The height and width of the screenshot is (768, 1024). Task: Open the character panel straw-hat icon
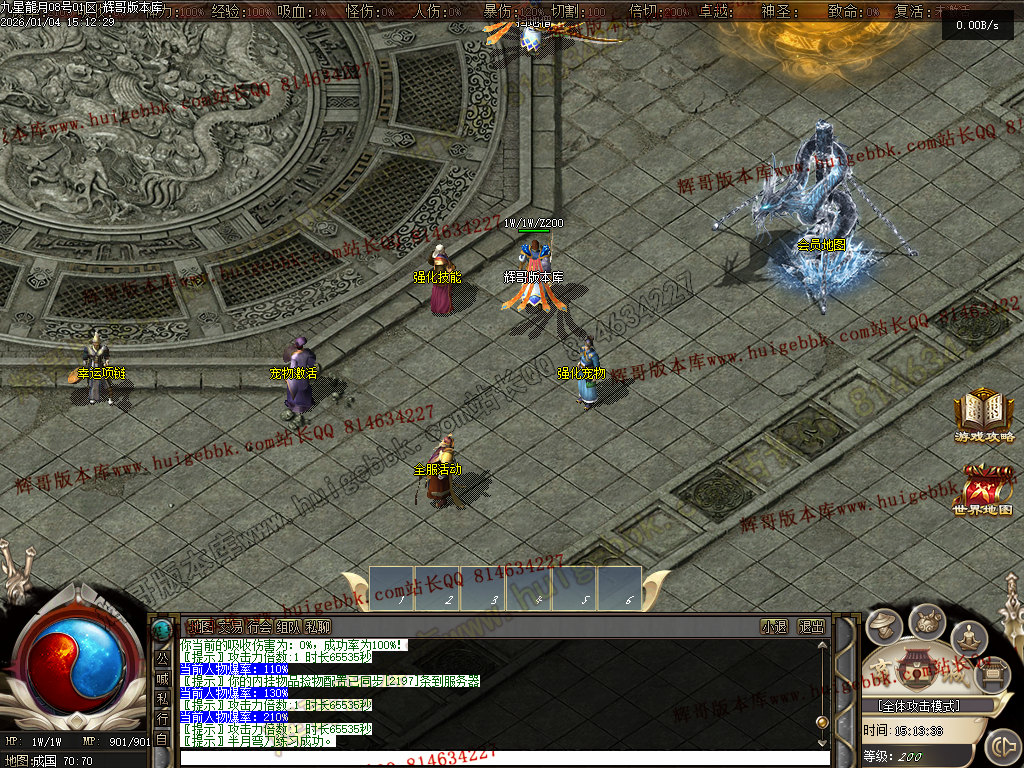tap(884, 627)
